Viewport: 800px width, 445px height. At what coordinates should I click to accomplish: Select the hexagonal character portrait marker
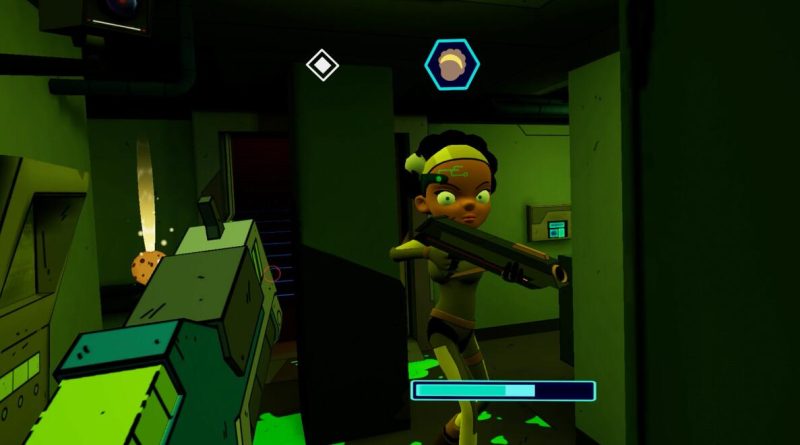pos(452,63)
